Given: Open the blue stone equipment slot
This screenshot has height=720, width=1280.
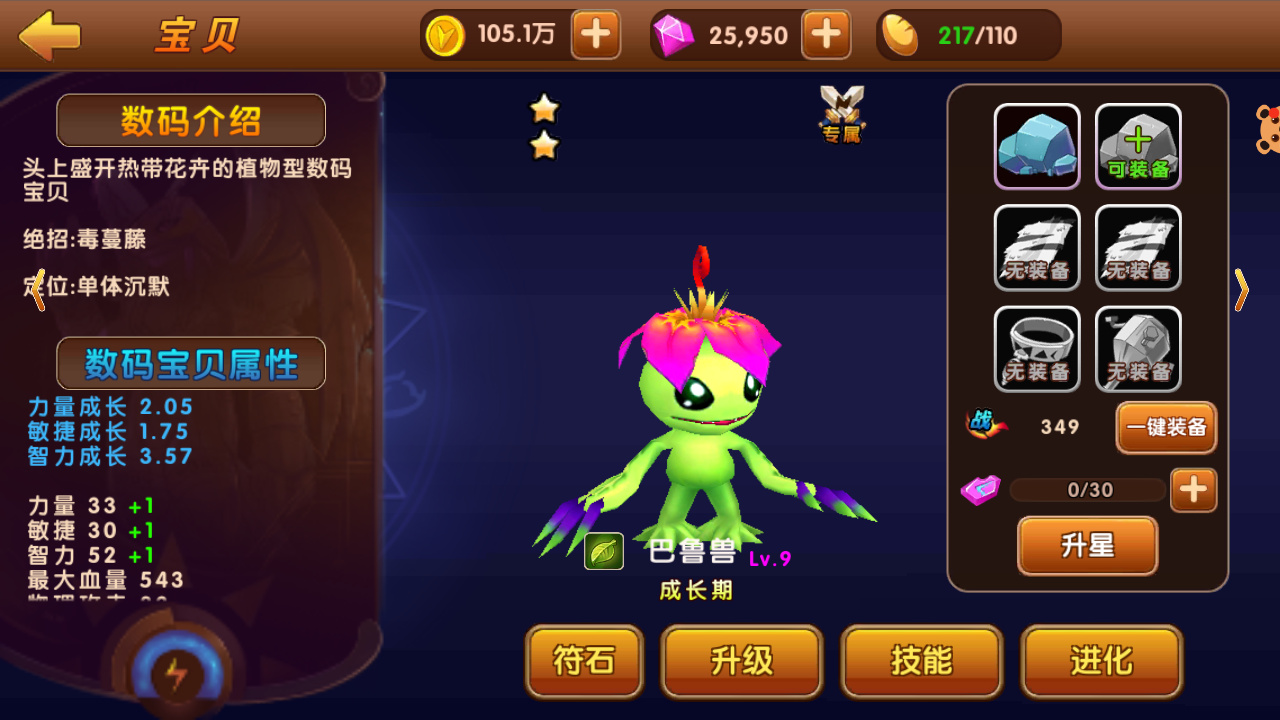Looking at the screenshot, I should pyautogui.click(x=1037, y=146).
